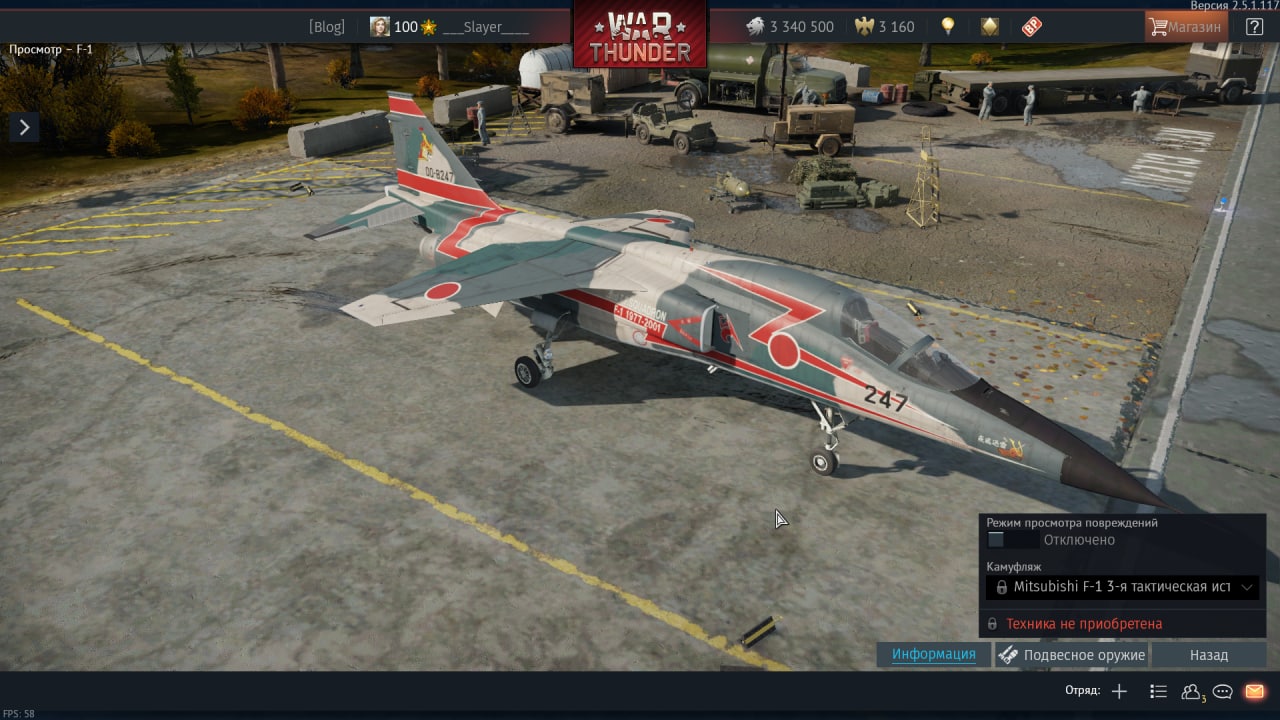Go back with the Назад button
Image resolution: width=1280 pixels, height=720 pixels.
coord(1209,655)
